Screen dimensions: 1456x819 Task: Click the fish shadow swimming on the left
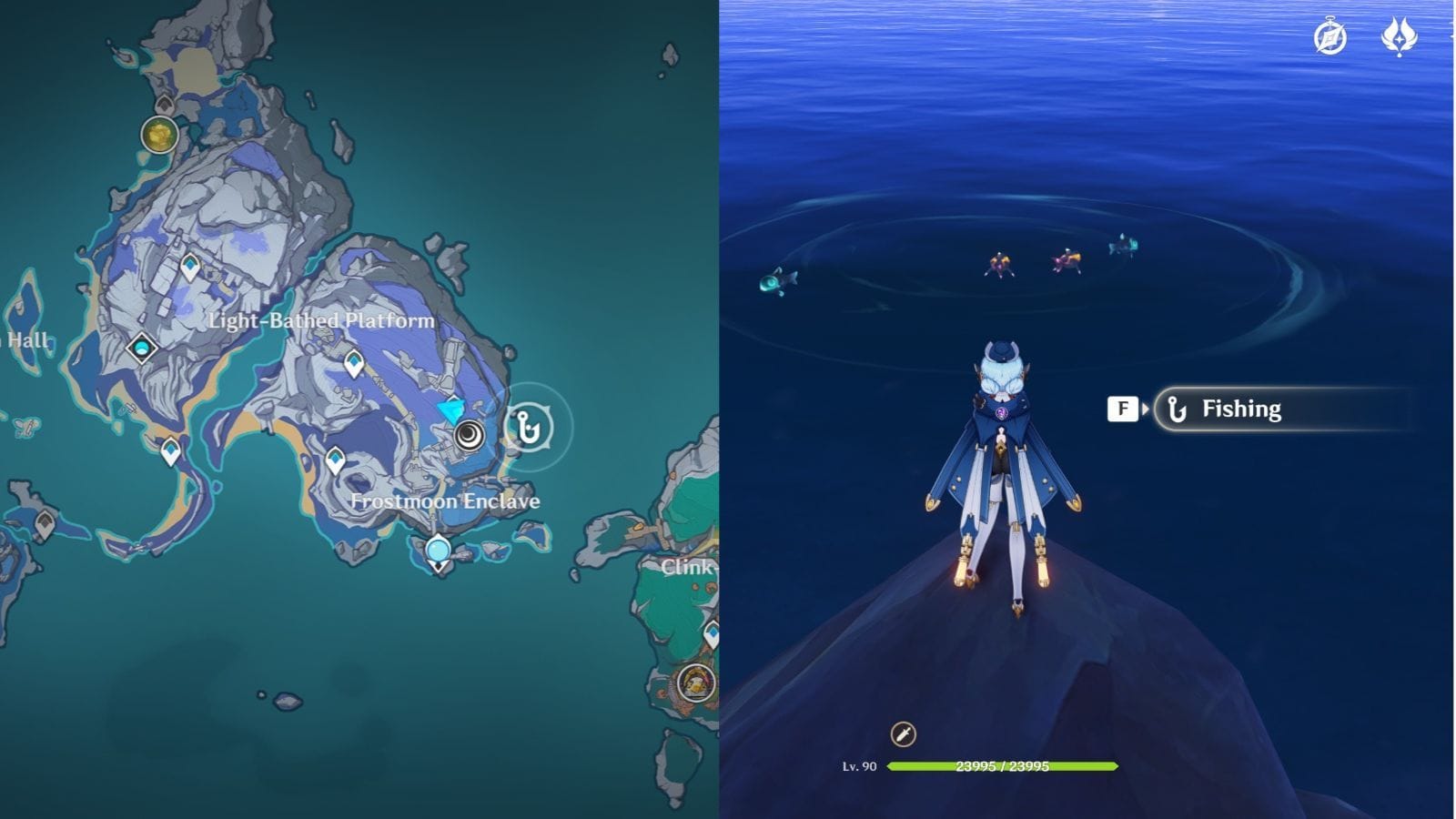pos(778,282)
